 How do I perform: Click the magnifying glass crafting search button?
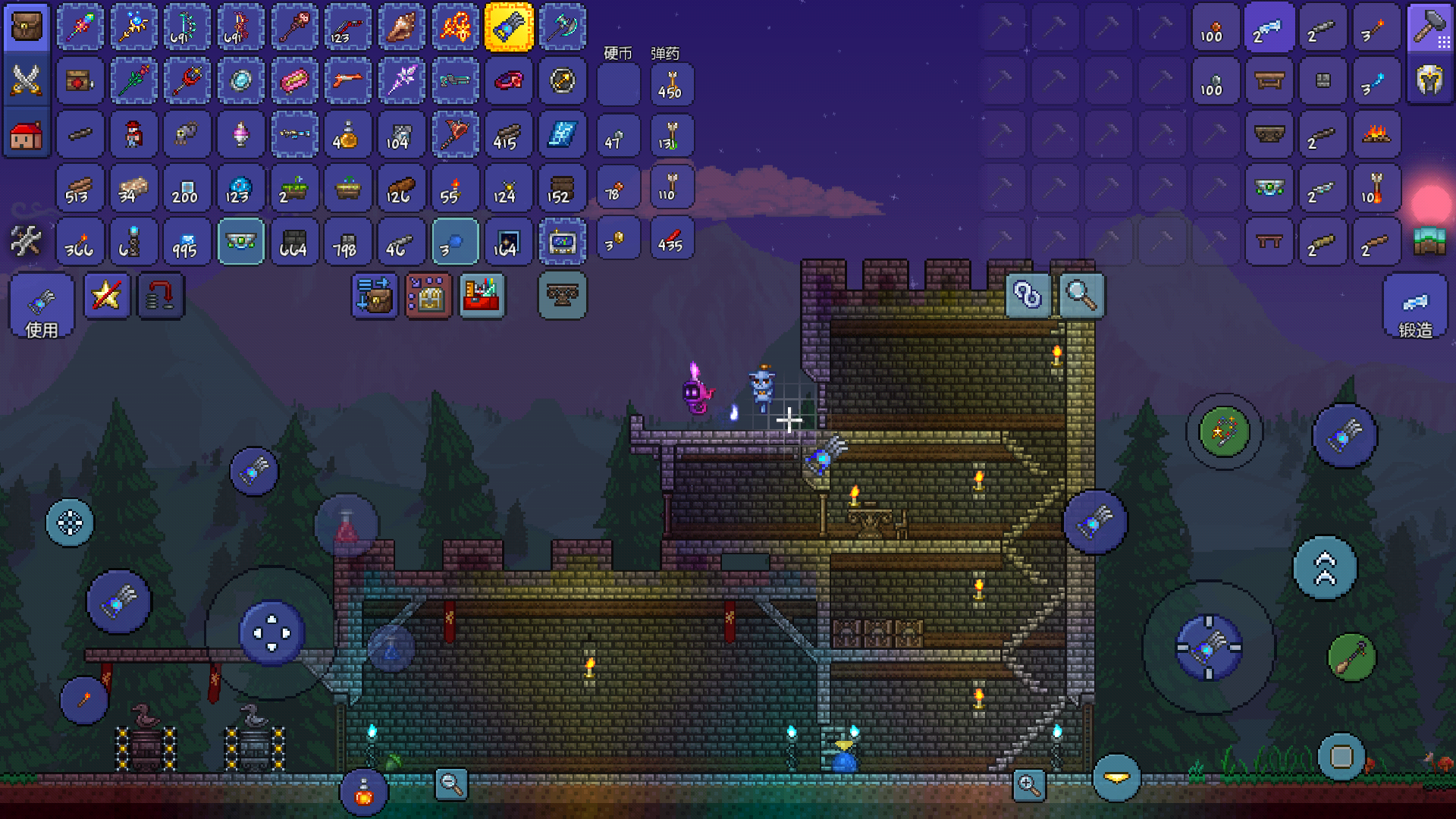click(1081, 295)
